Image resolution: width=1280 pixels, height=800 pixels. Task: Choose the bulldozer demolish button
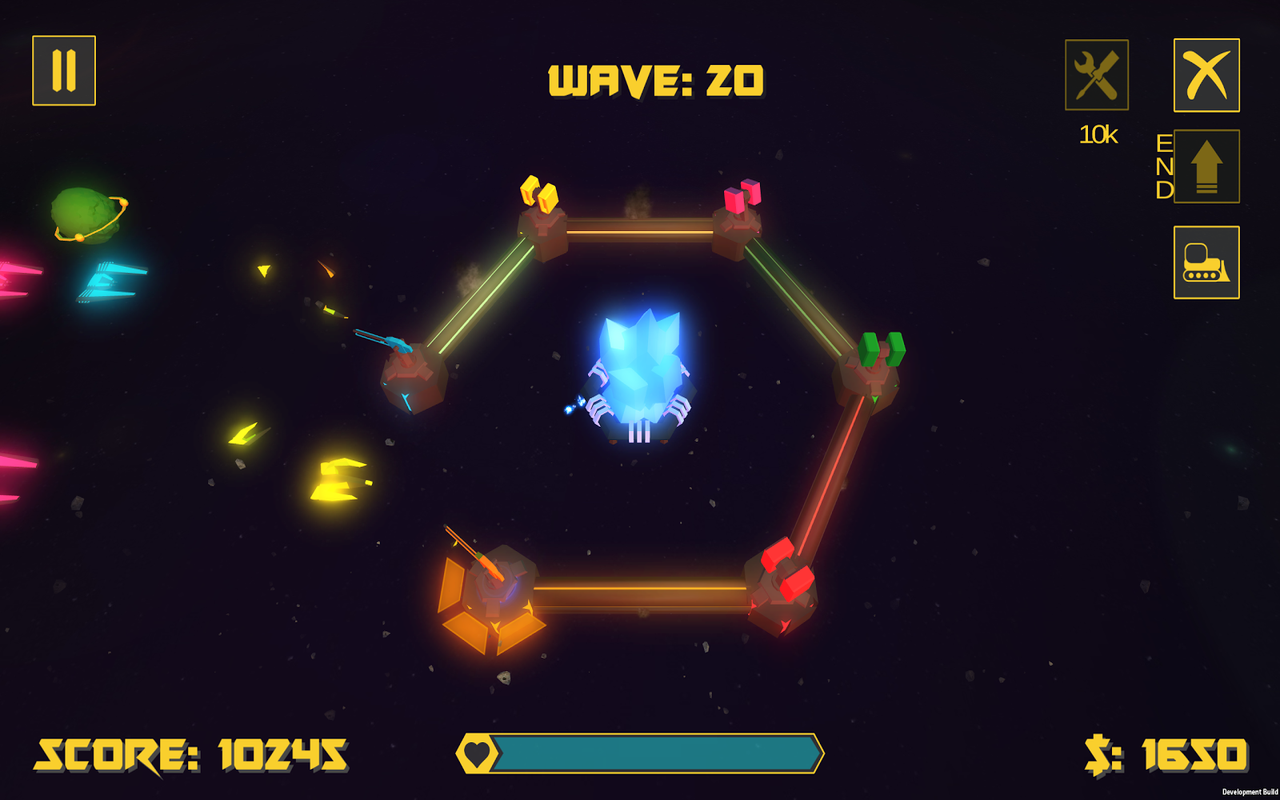pyautogui.click(x=1206, y=262)
